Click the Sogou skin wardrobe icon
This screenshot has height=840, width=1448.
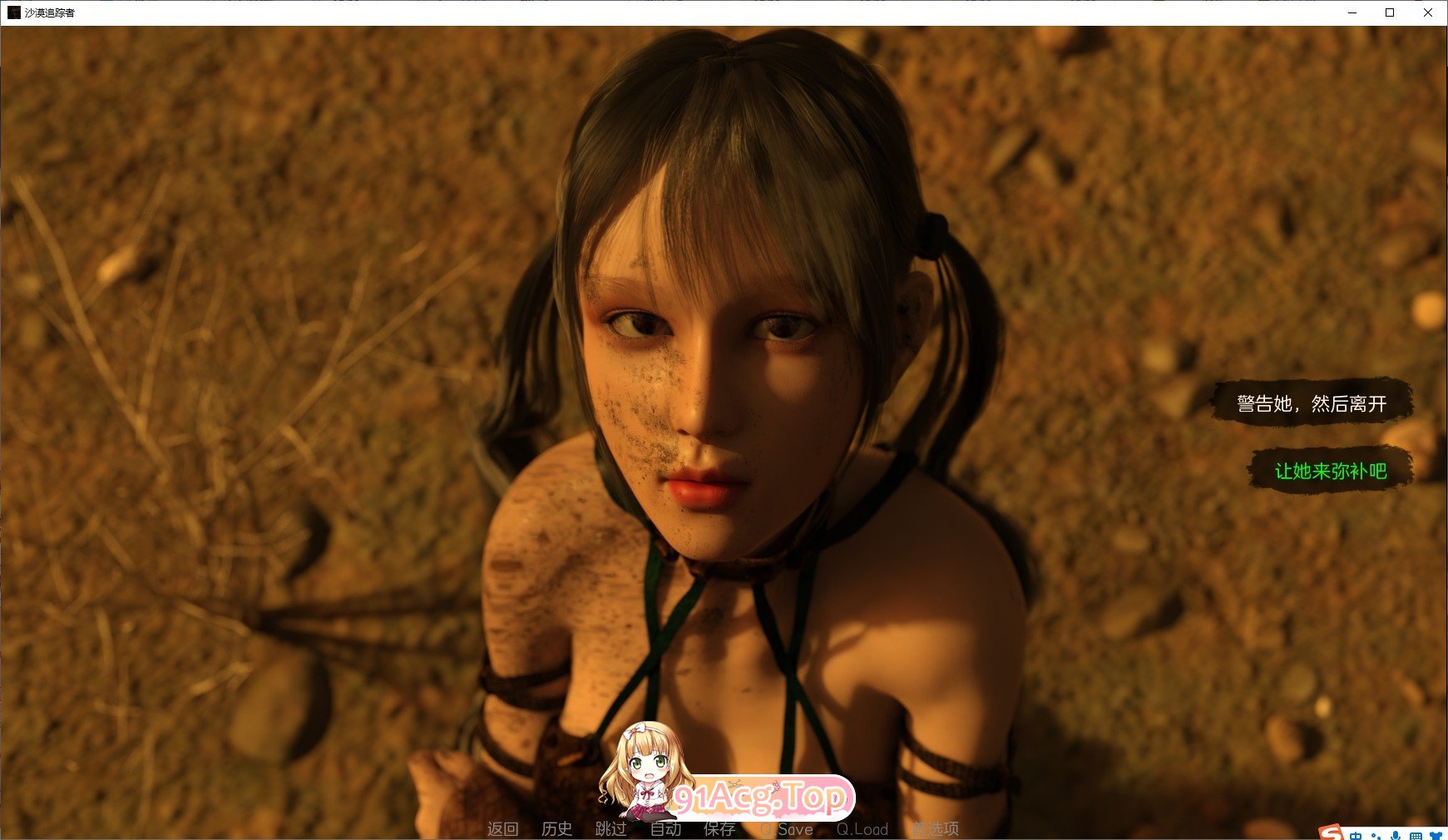tap(1437, 836)
